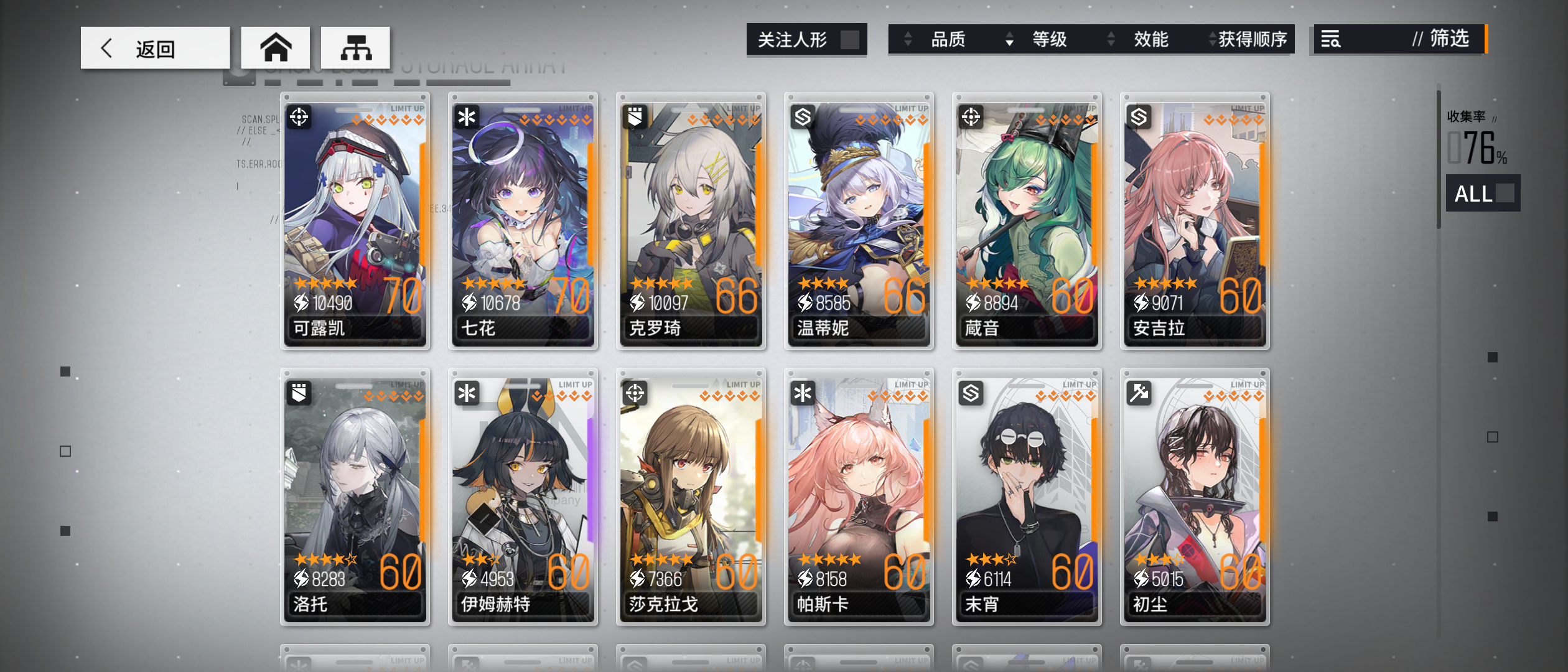Click 可露凯's crosshair class icon

point(300,118)
